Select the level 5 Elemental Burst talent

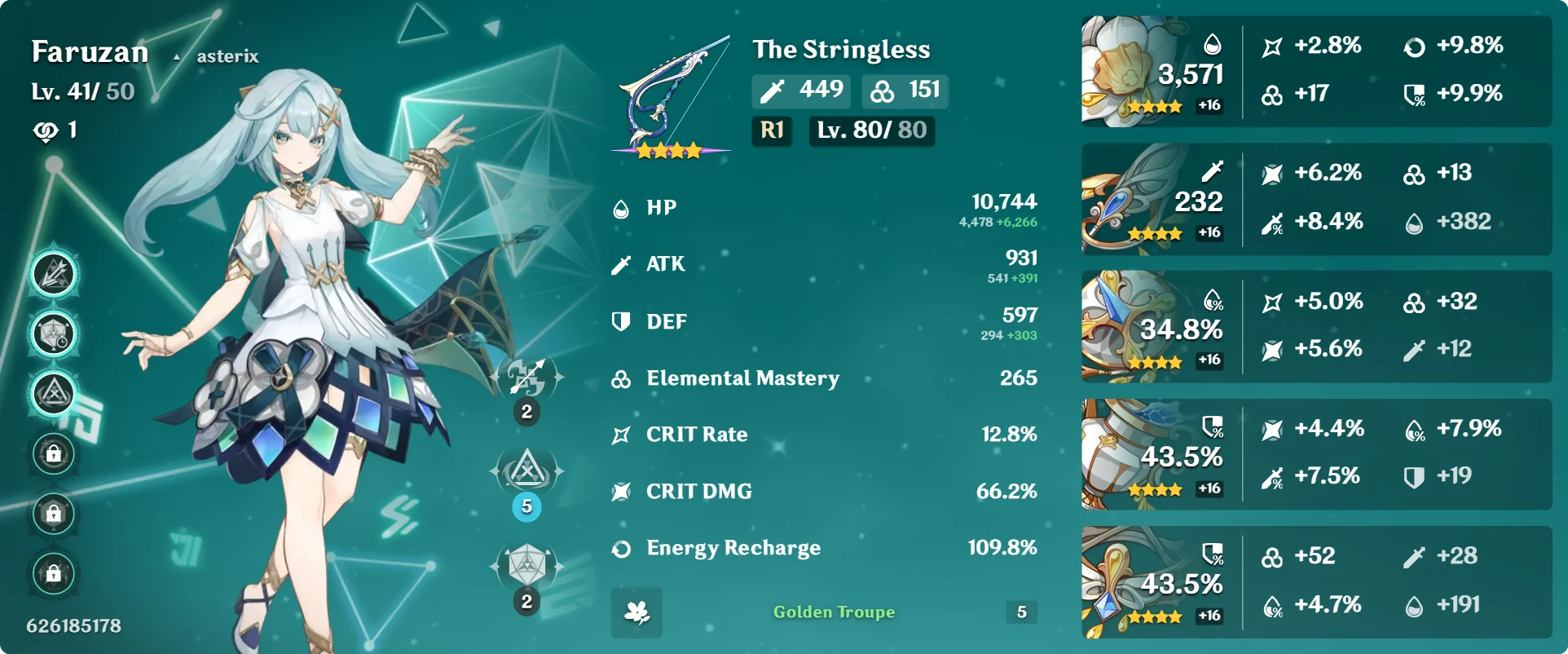point(526,470)
